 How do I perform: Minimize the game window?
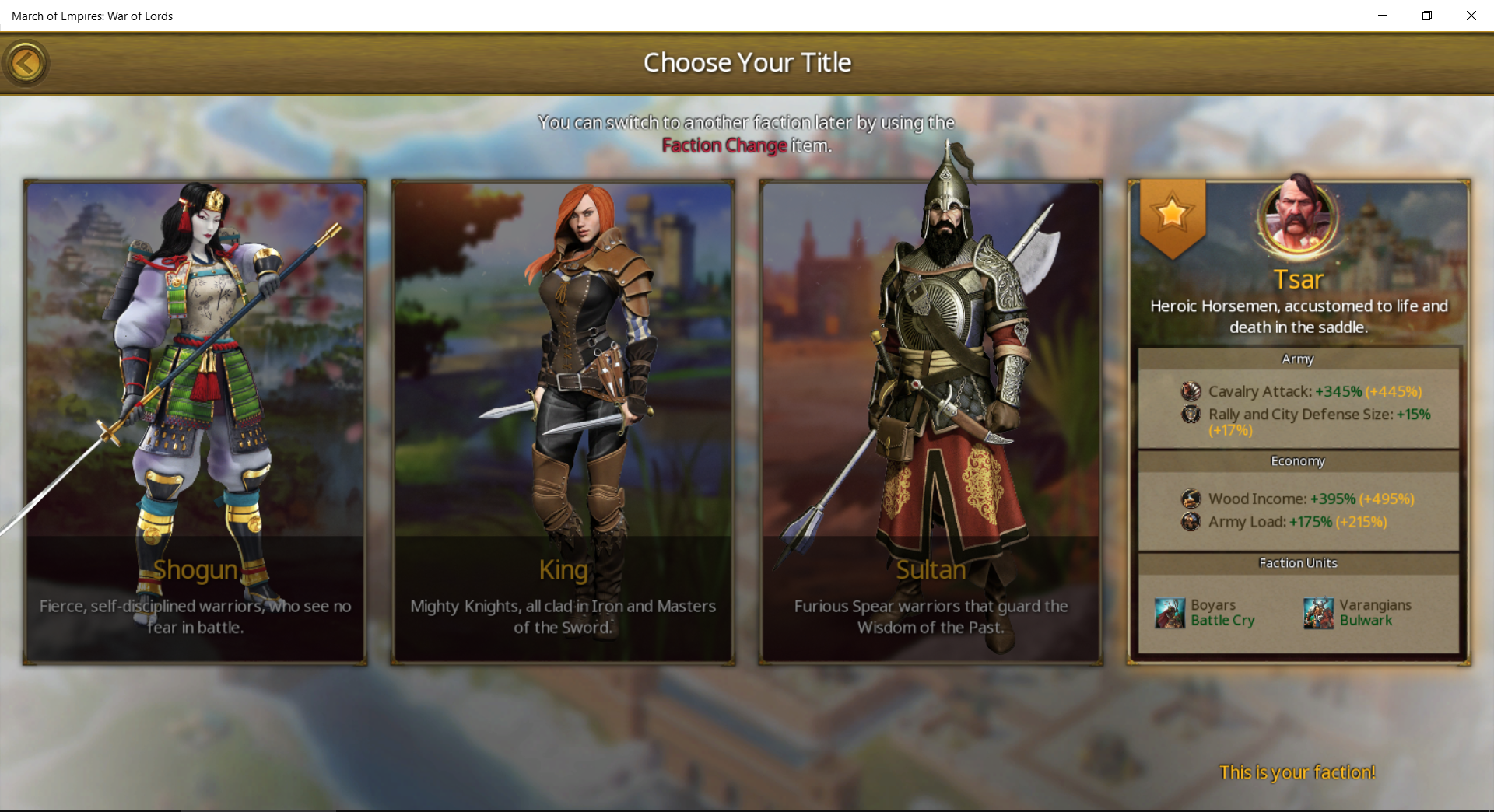[1383, 16]
